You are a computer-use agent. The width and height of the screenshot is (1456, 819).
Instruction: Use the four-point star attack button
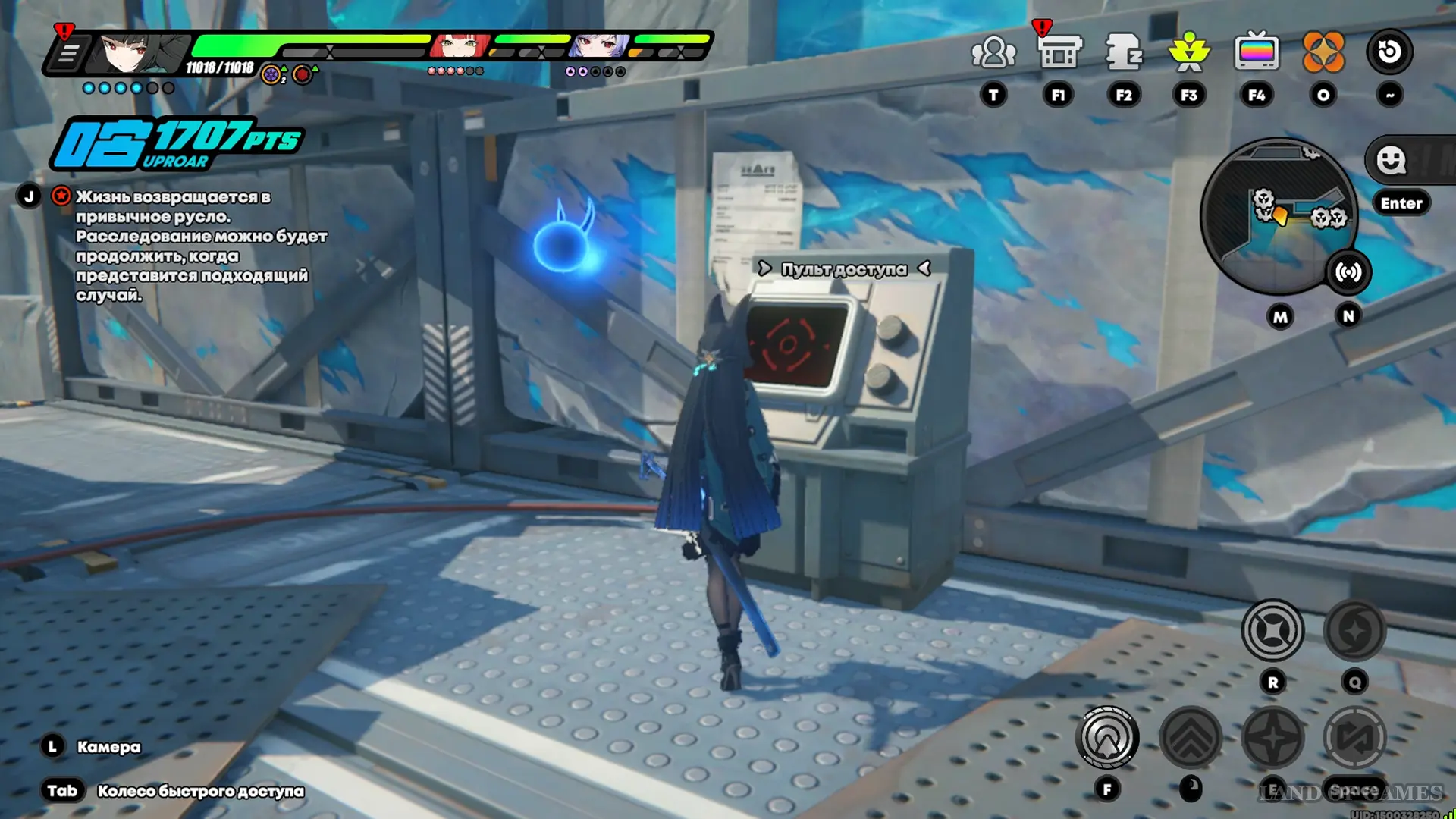pyautogui.click(x=1272, y=737)
